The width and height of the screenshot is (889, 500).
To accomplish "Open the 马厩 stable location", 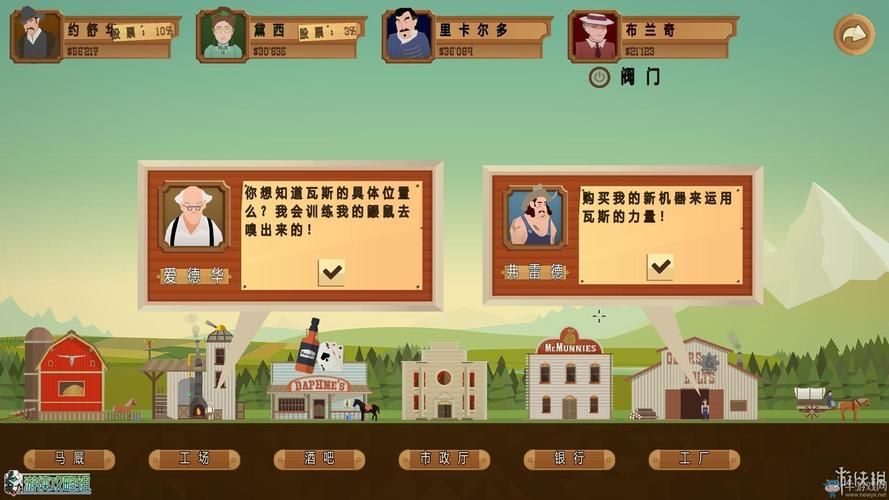I will click(x=69, y=459).
